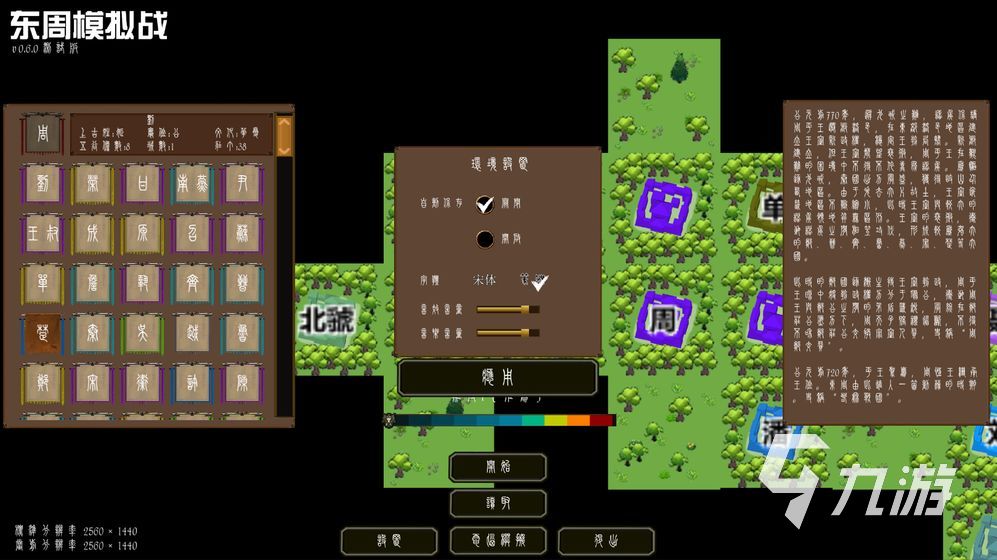Select the 原 faction banner tile
Image resolution: width=997 pixels, height=560 pixels.
point(143,234)
